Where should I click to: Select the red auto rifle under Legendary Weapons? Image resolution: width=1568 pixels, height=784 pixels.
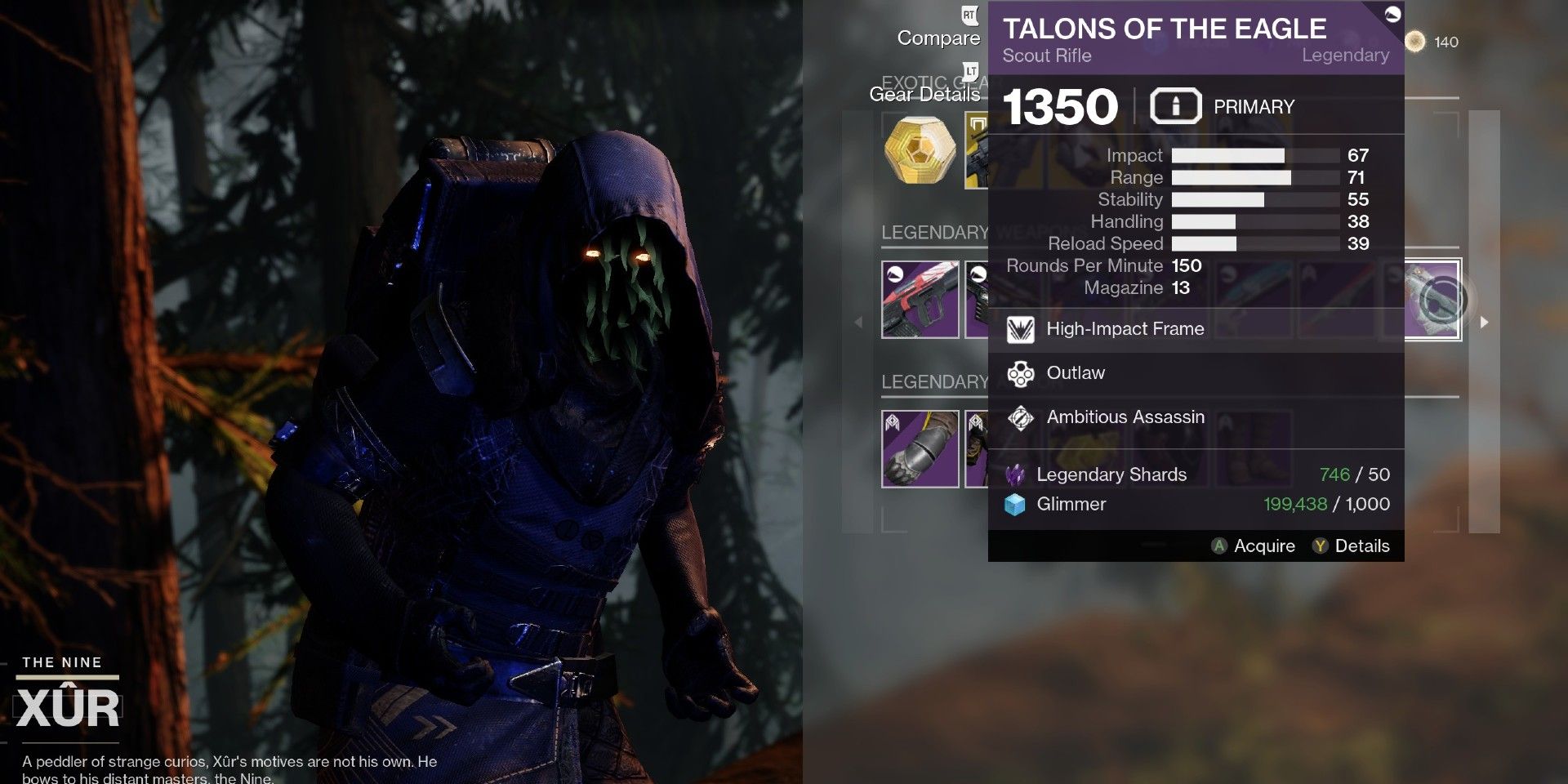coord(920,300)
